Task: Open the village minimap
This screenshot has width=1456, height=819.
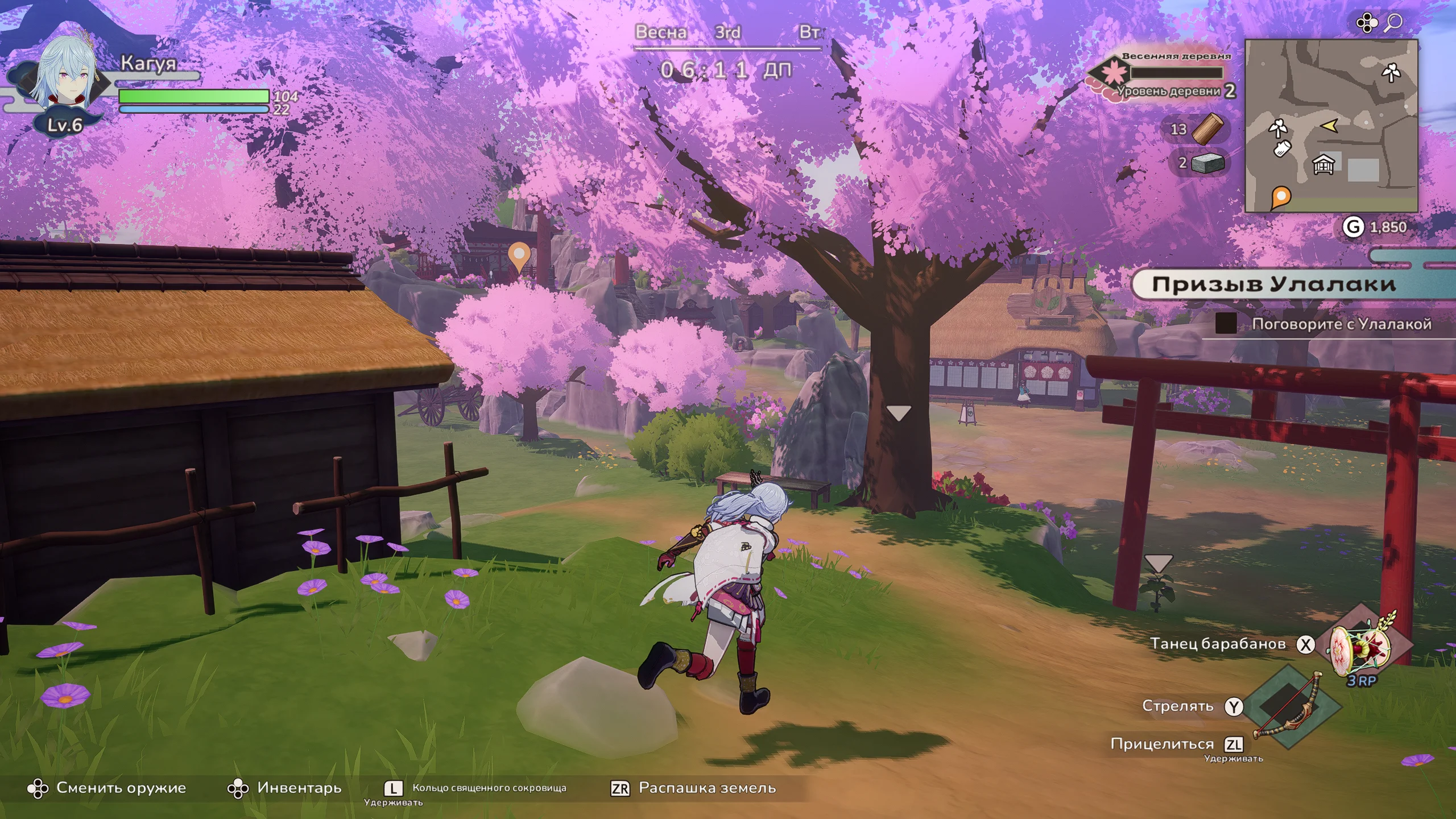Action: [x=1331, y=125]
